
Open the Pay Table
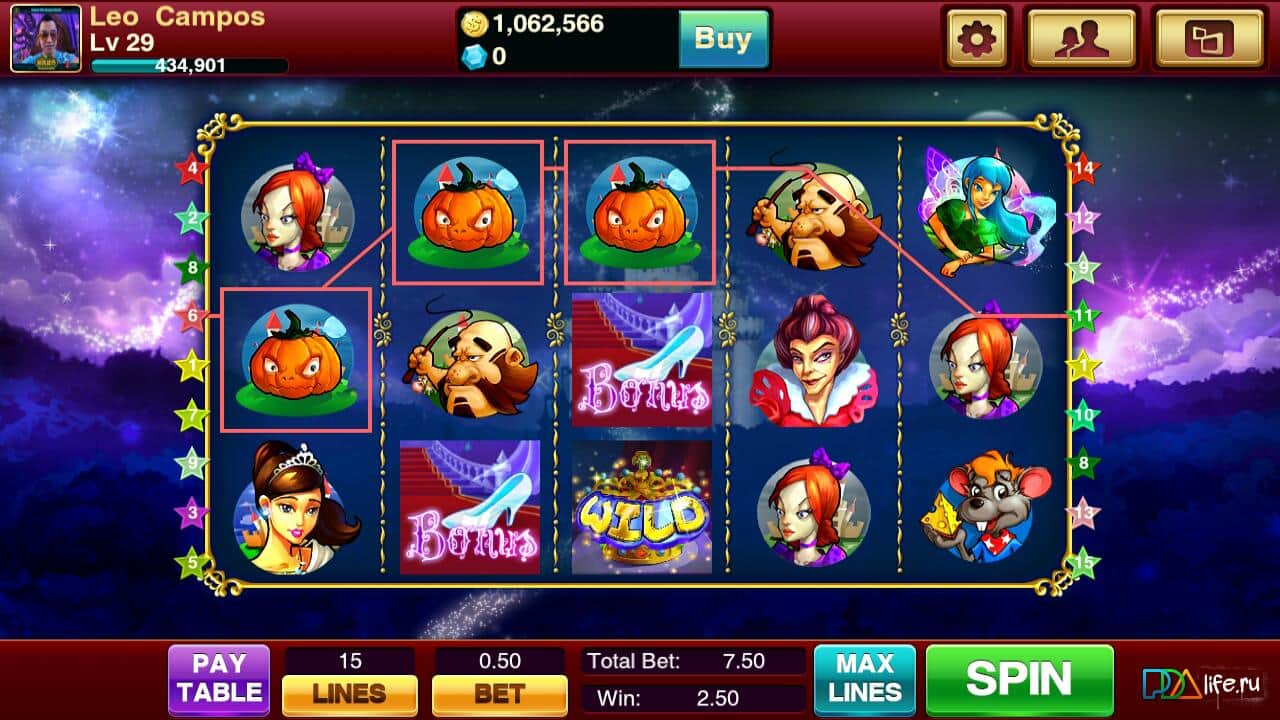tap(219, 680)
